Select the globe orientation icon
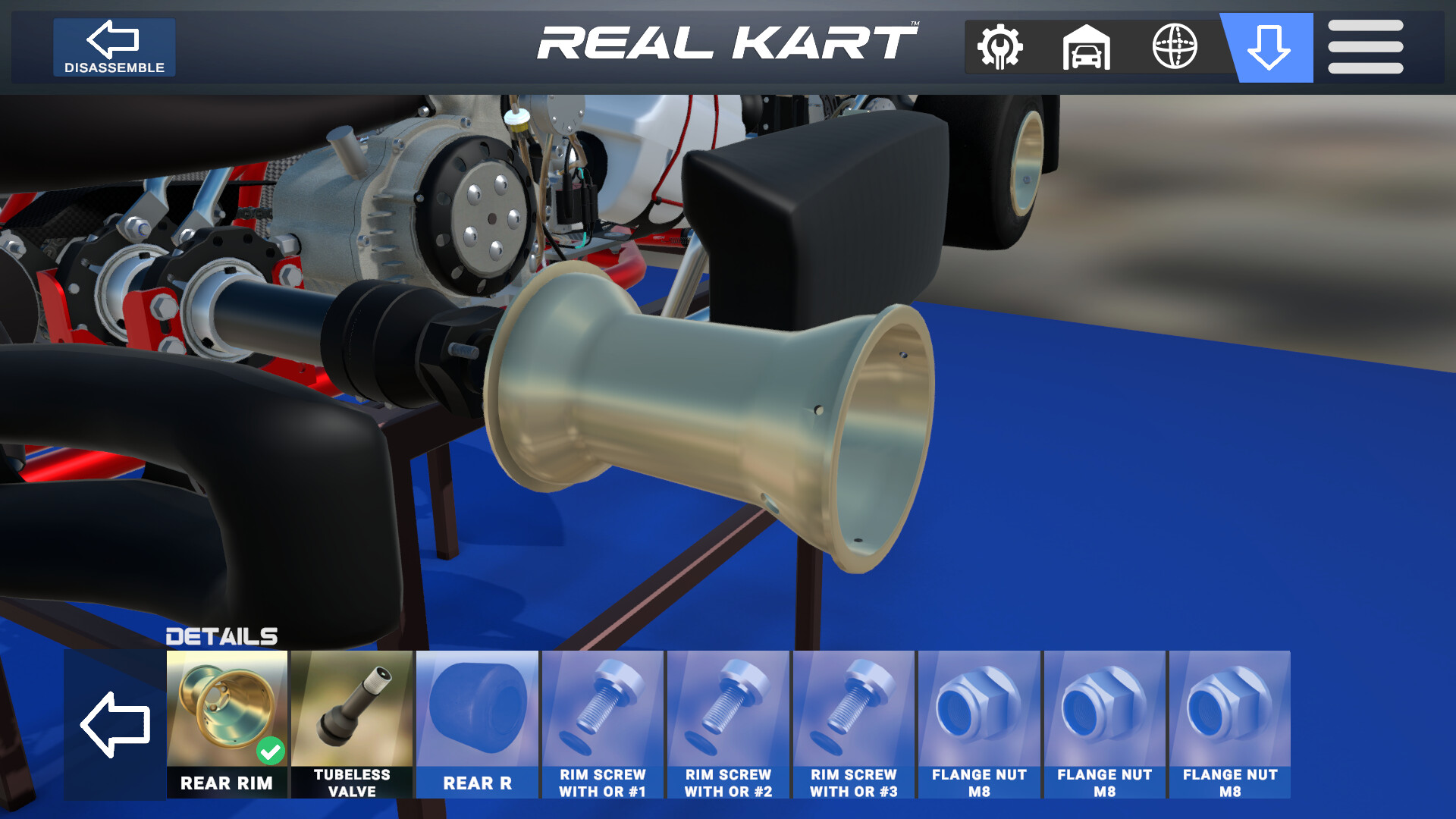 pos(1176,47)
